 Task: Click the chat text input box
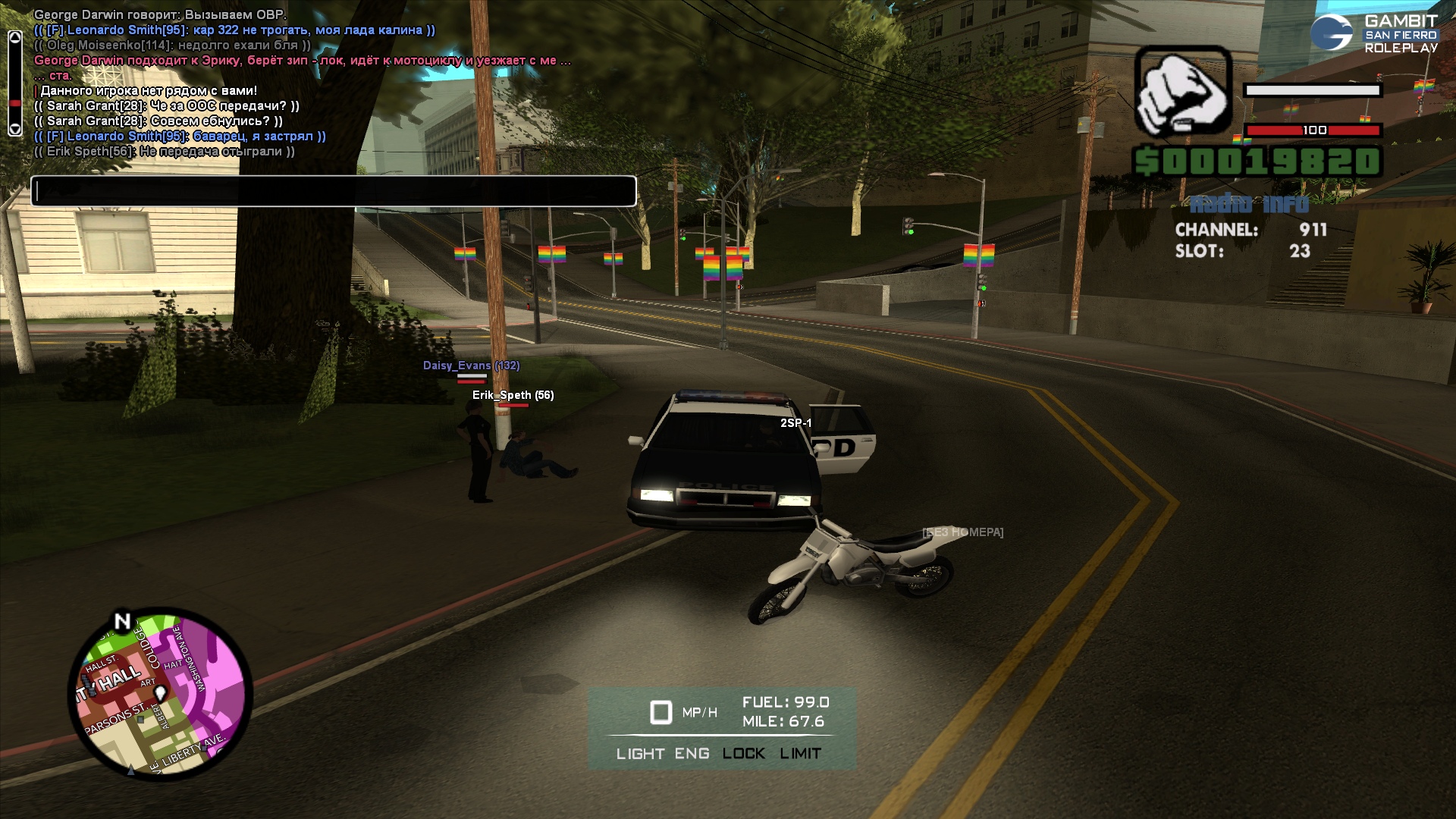click(333, 191)
